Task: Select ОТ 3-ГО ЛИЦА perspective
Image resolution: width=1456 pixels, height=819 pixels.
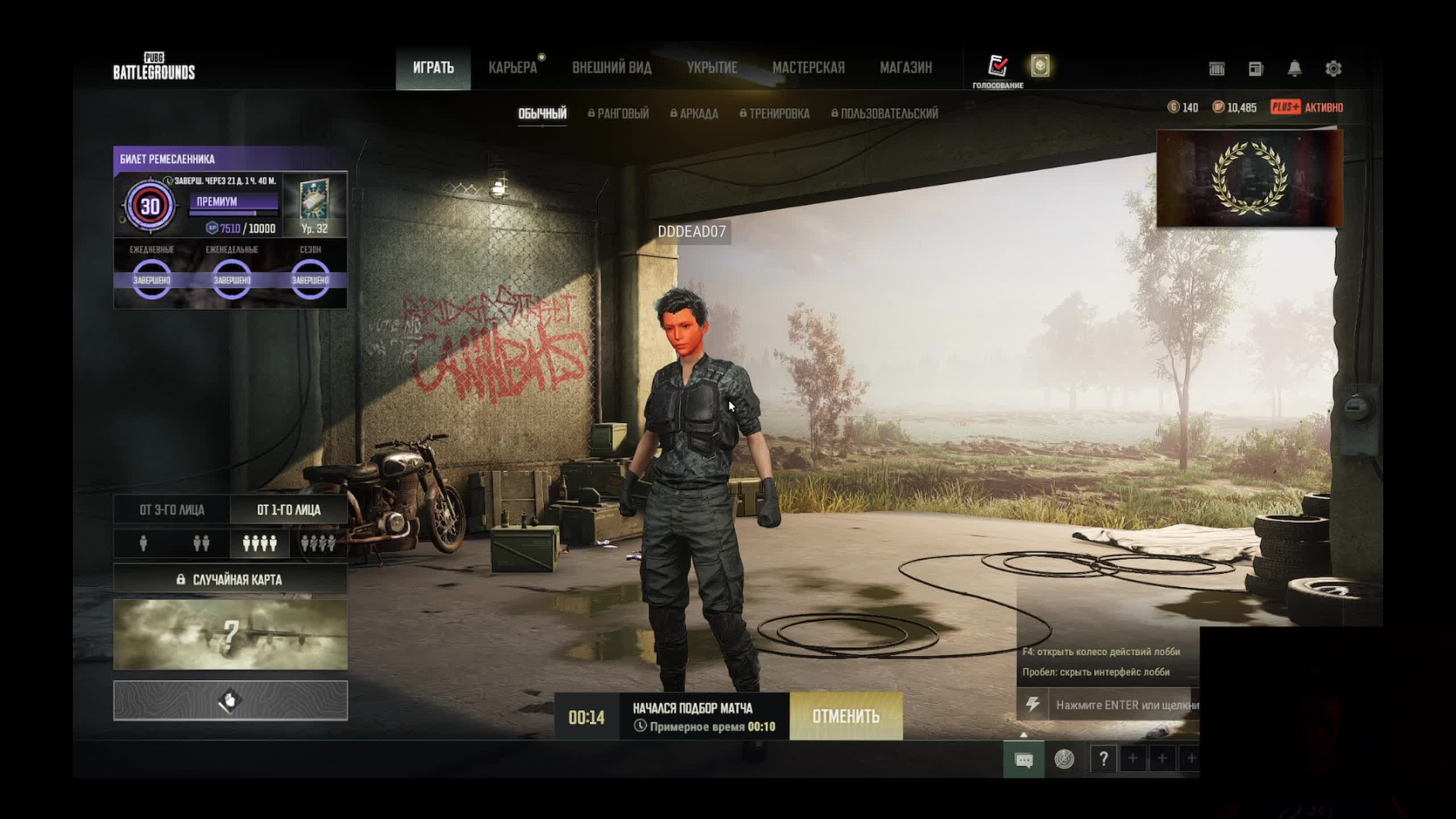Action: (x=172, y=510)
